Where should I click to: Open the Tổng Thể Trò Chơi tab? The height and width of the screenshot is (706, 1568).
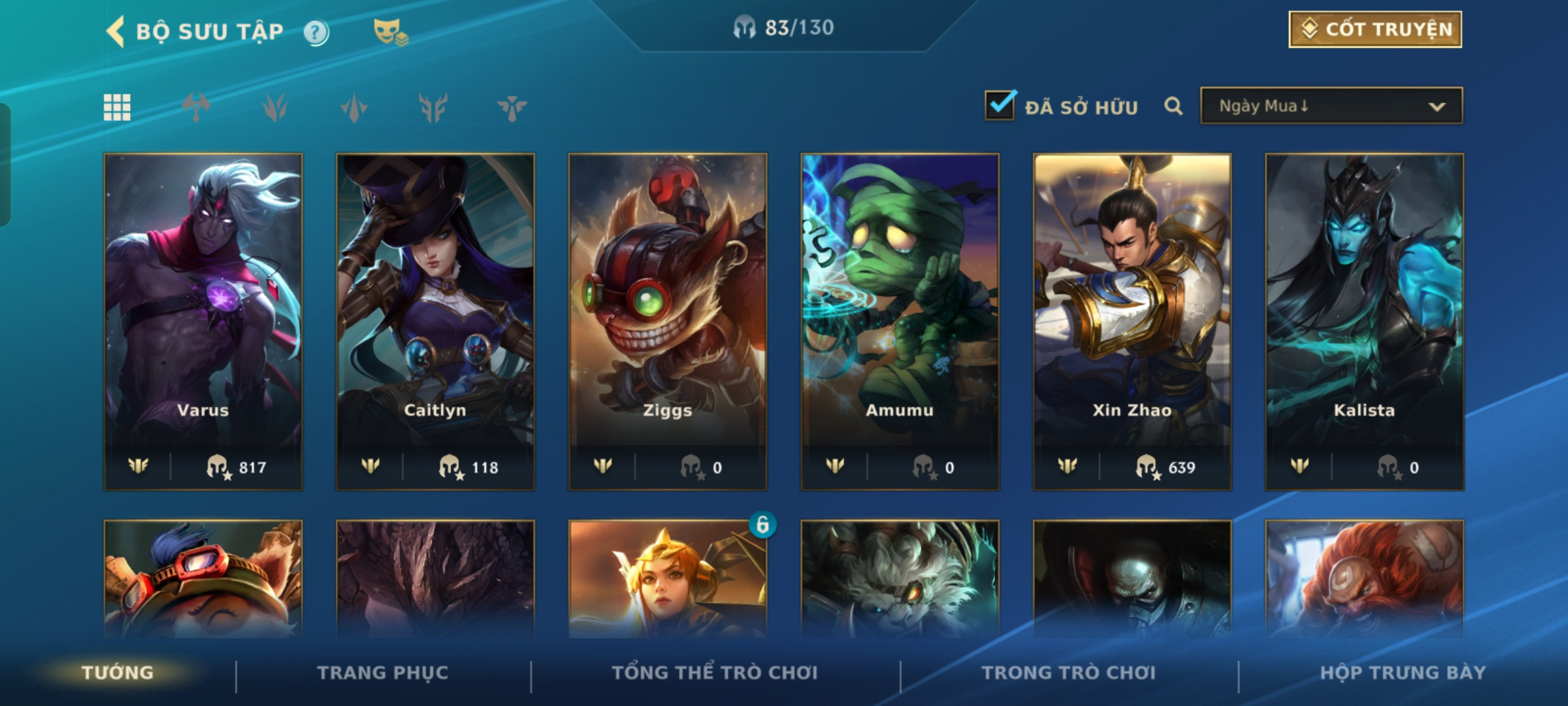click(715, 673)
